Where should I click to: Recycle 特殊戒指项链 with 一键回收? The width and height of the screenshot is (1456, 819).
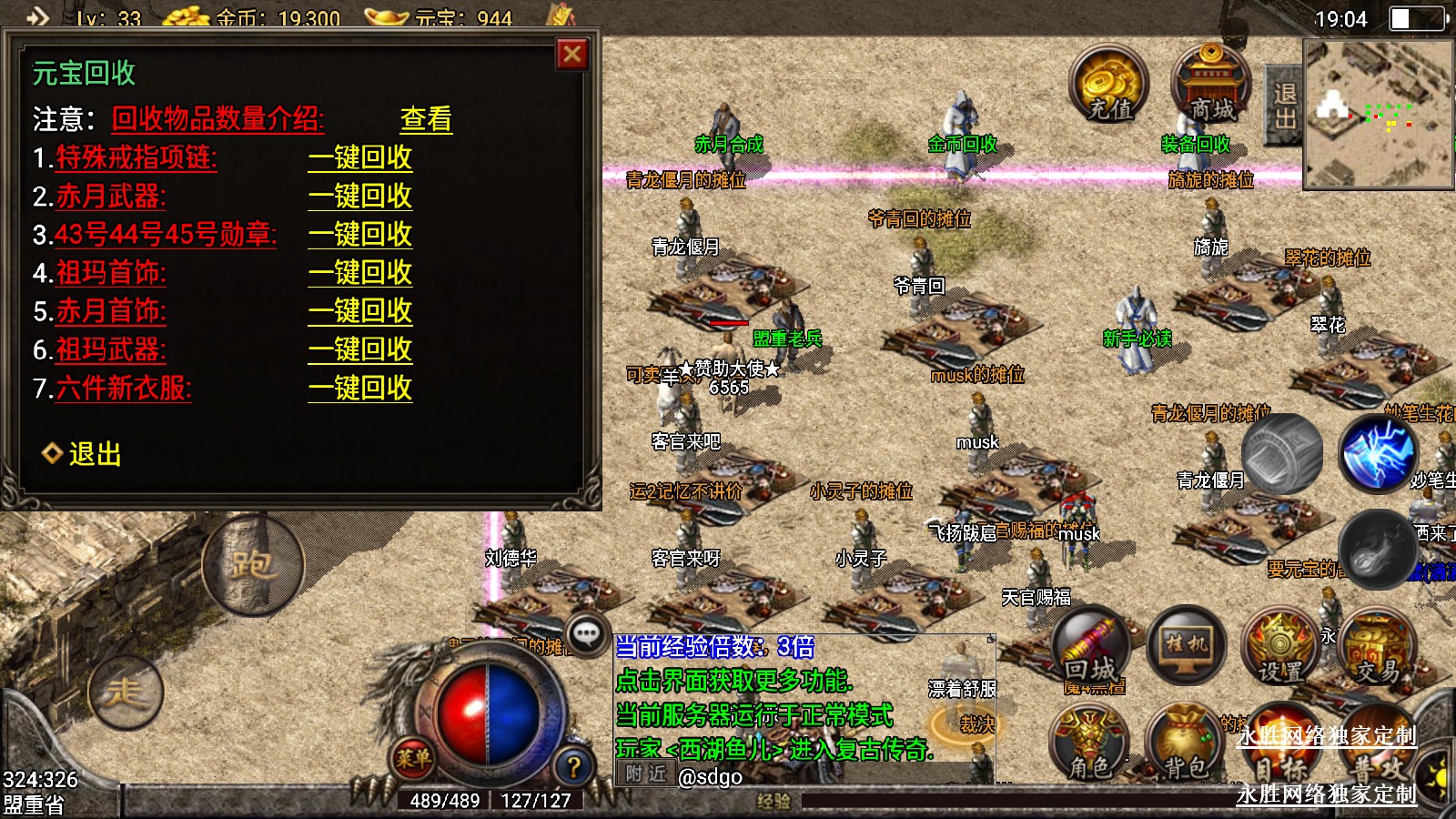click(x=360, y=158)
